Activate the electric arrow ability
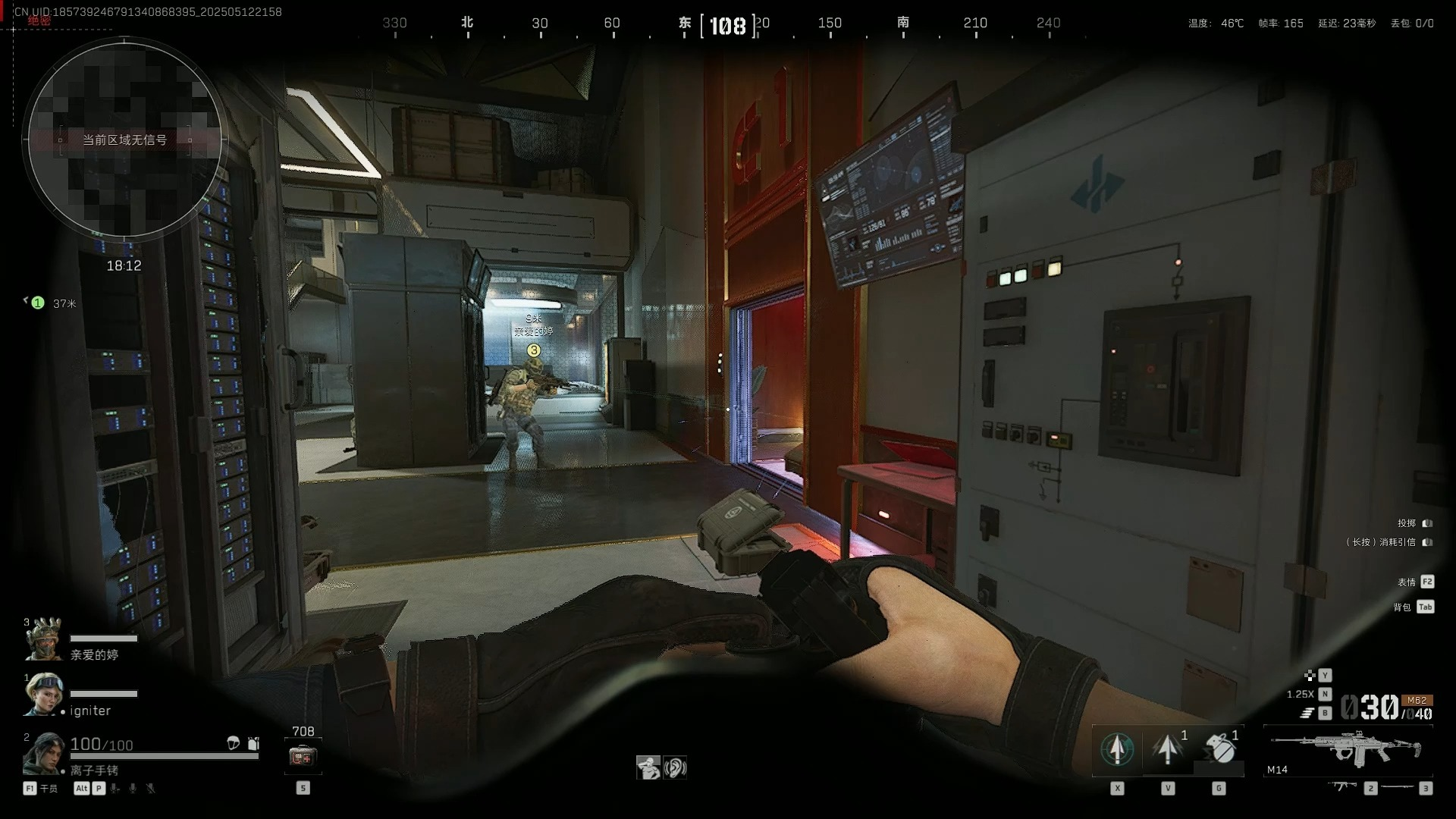Image resolution: width=1456 pixels, height=819 pixels. 1168,749
